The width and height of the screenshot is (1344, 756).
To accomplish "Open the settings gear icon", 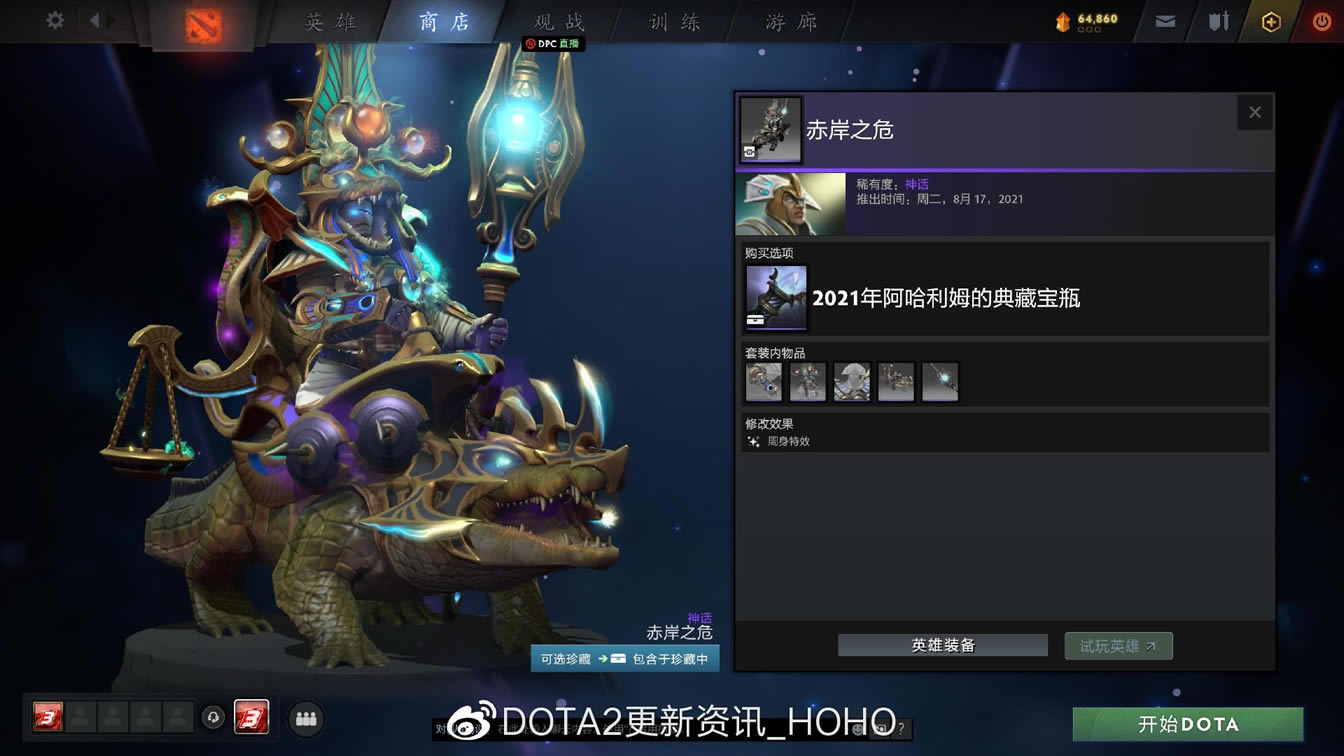I will (53, 18).
